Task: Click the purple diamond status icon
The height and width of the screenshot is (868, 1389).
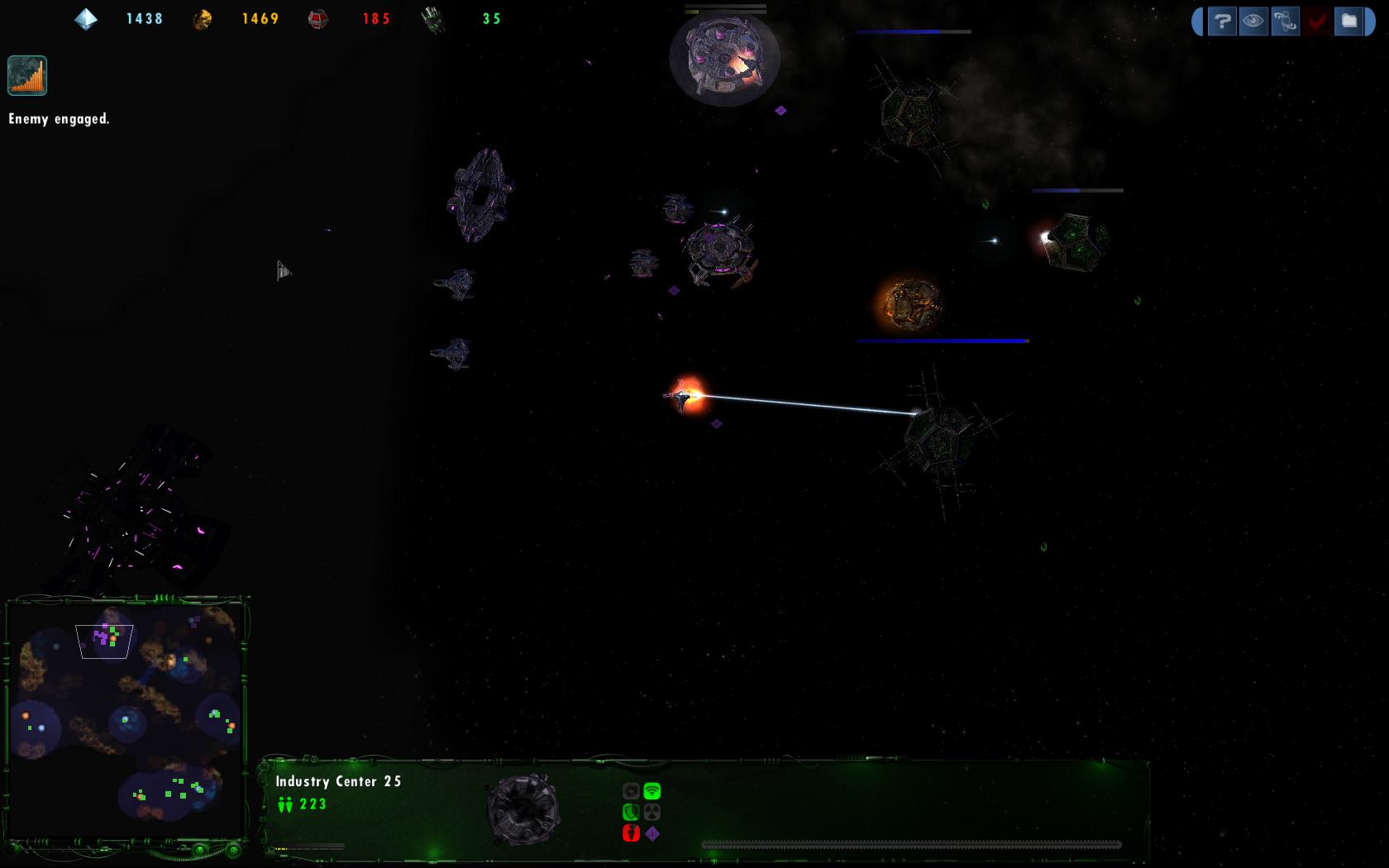Action: pos(652,833)
